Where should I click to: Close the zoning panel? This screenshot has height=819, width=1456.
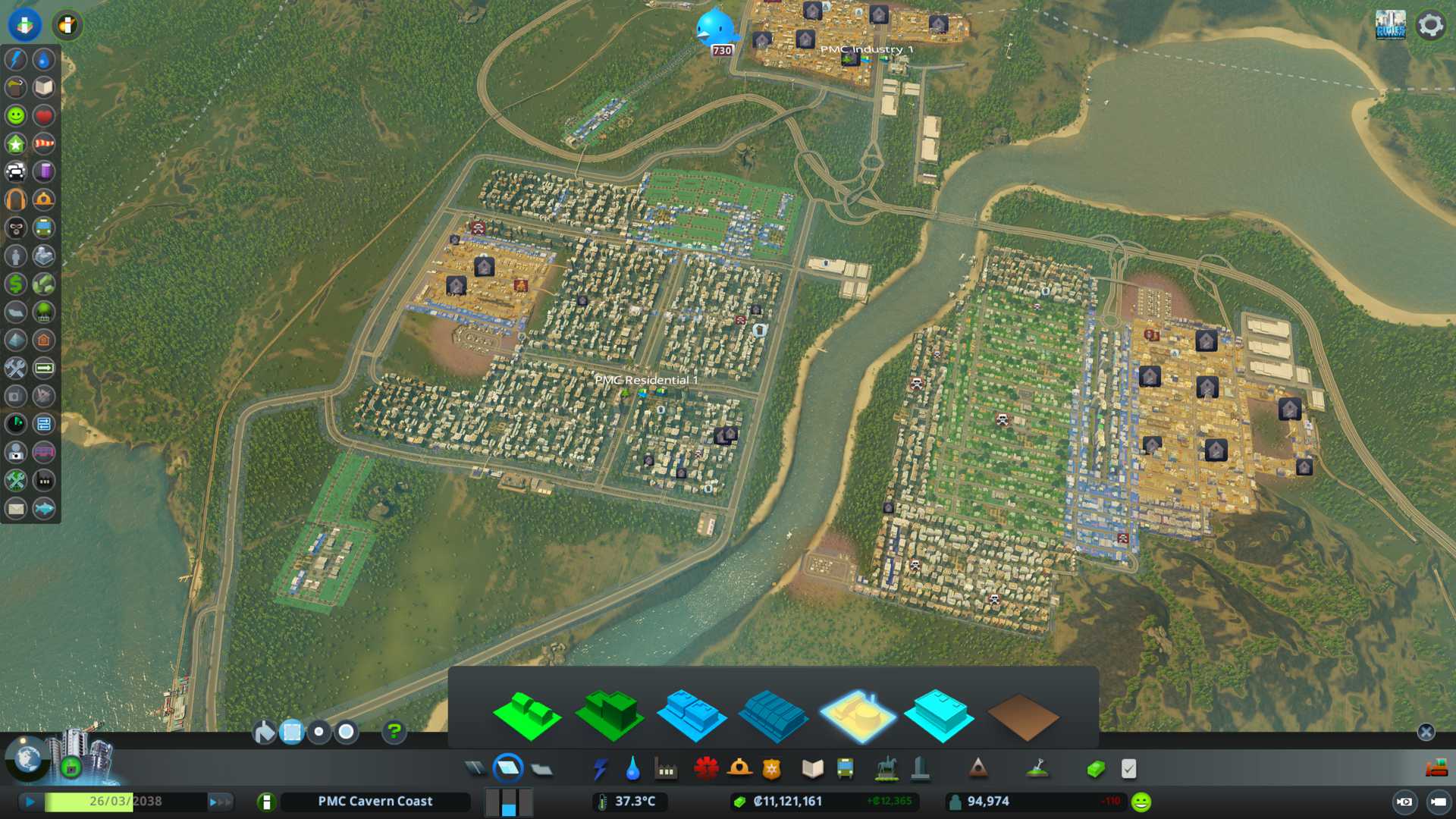[x=1426, y=732]
